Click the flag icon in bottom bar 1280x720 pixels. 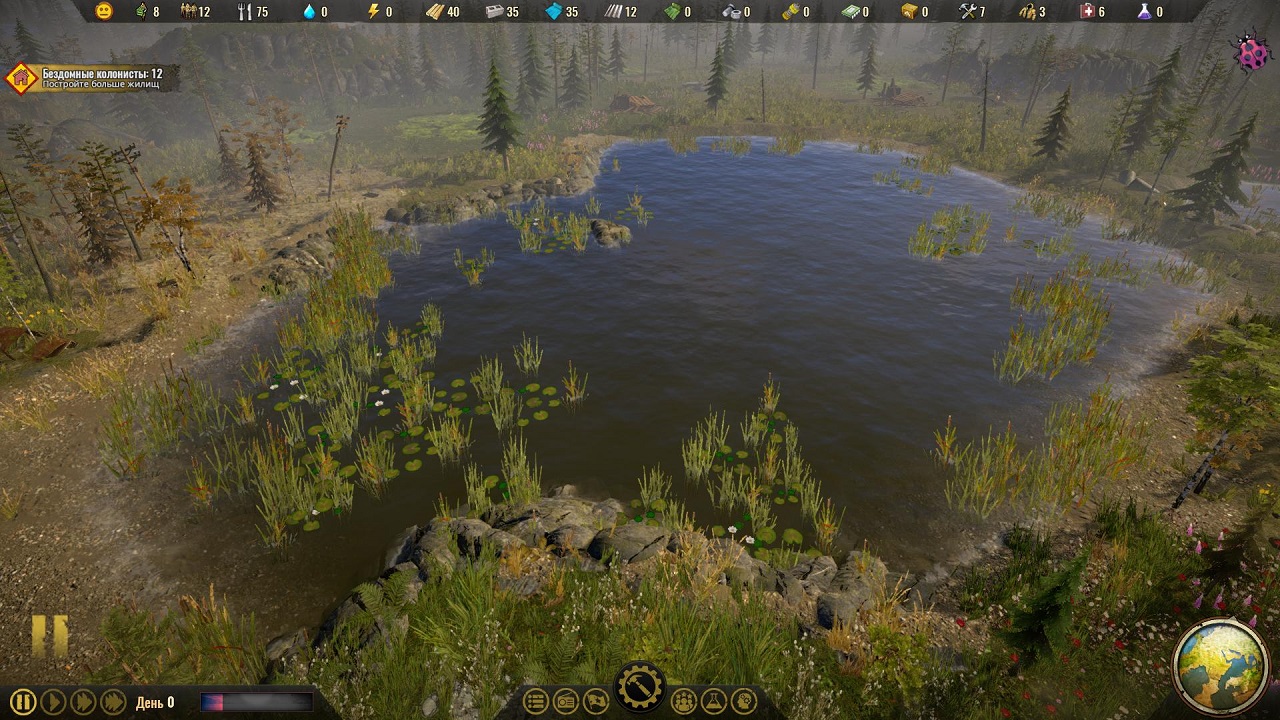tap(595, 701)
